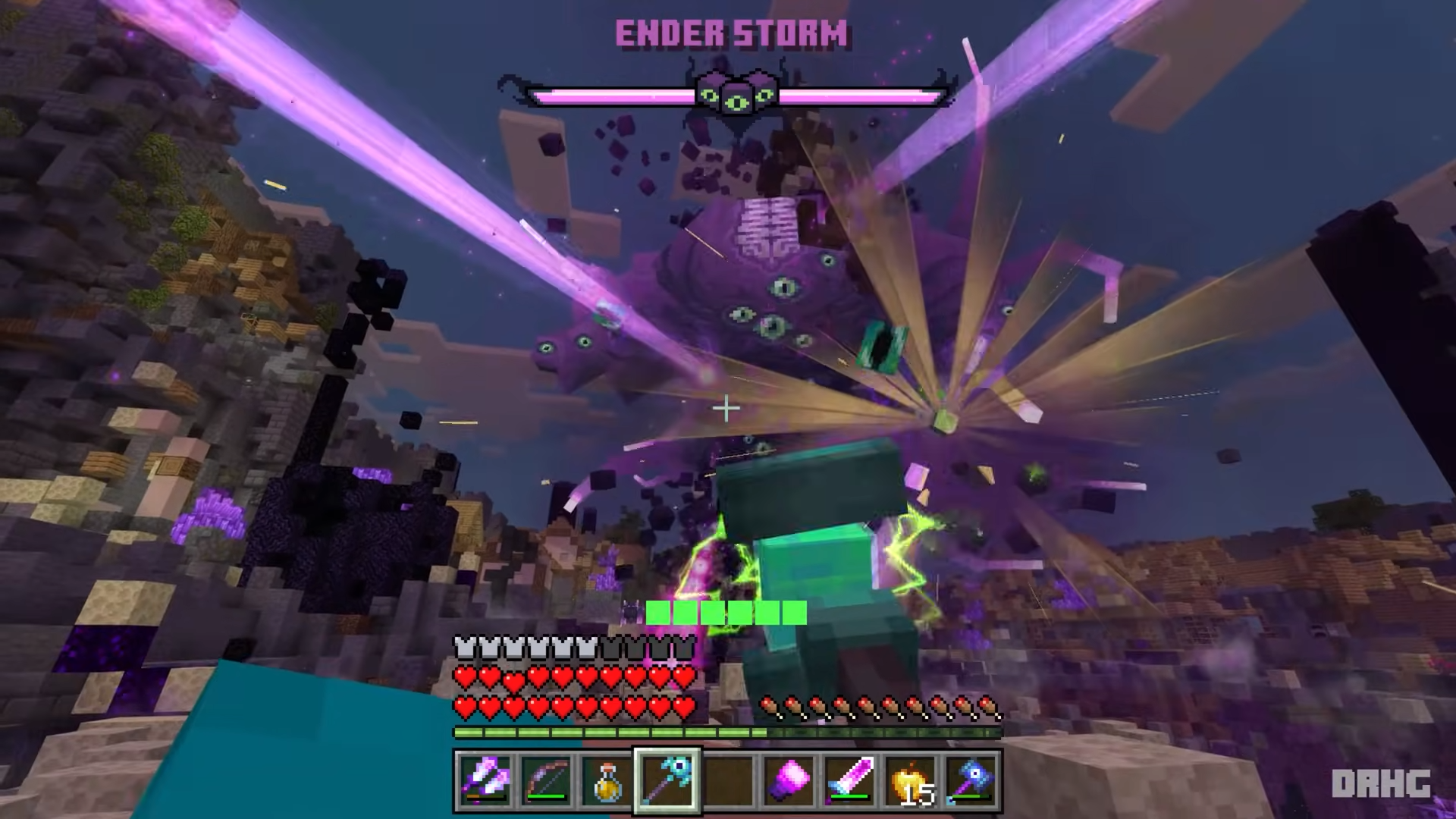The height and width of the screenshot is (819, 1456).
Task: Select the twin pink daggers hotbar slot
Action: click(x=485, y=780)
